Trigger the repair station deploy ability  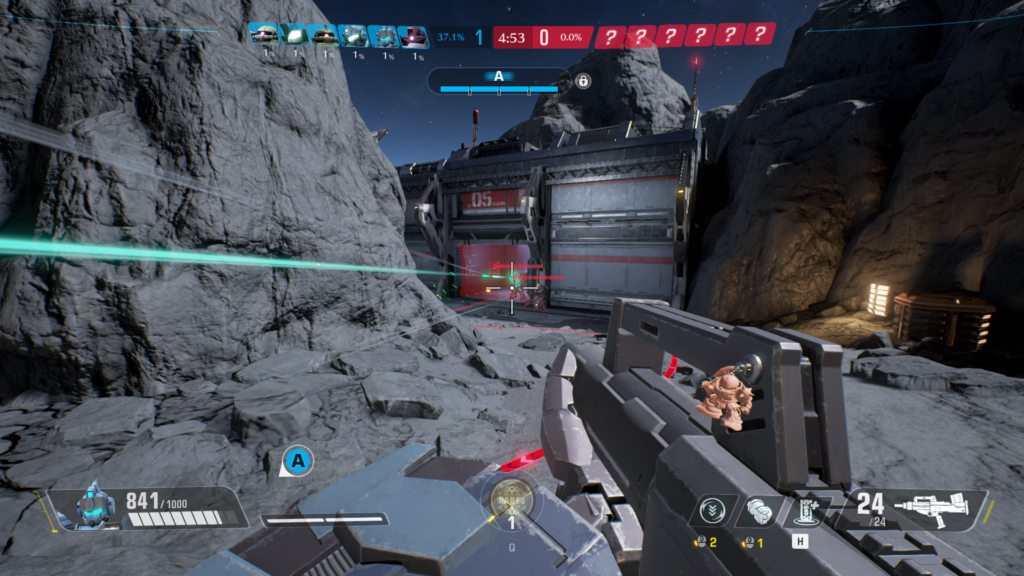(x=800, y=510)
